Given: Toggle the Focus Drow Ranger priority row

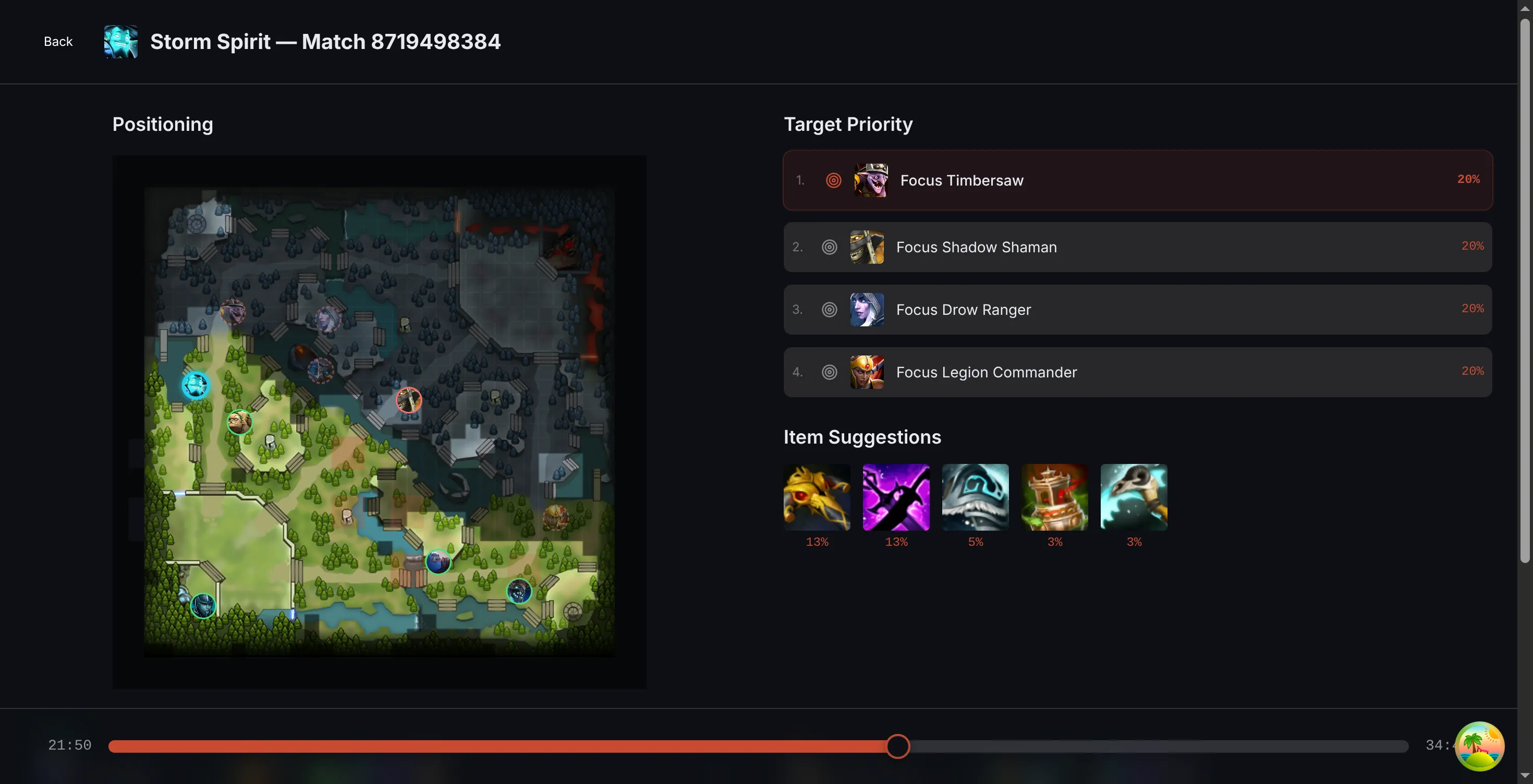Looking at the screenshot, I should (x=1138, y=310).
